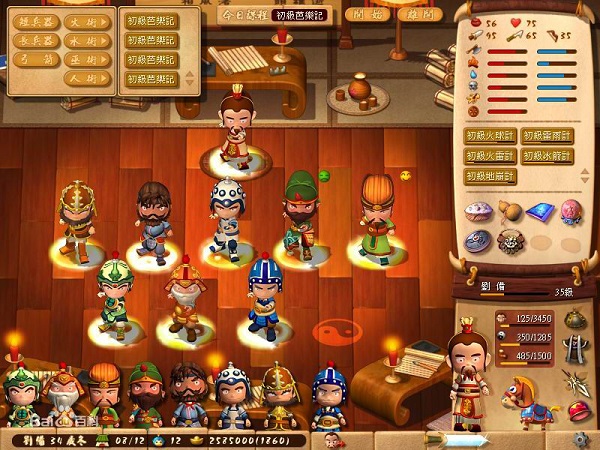This screenshot has height=450, width=600.
Task: Select the blue book item
Action: coord(540,211)
